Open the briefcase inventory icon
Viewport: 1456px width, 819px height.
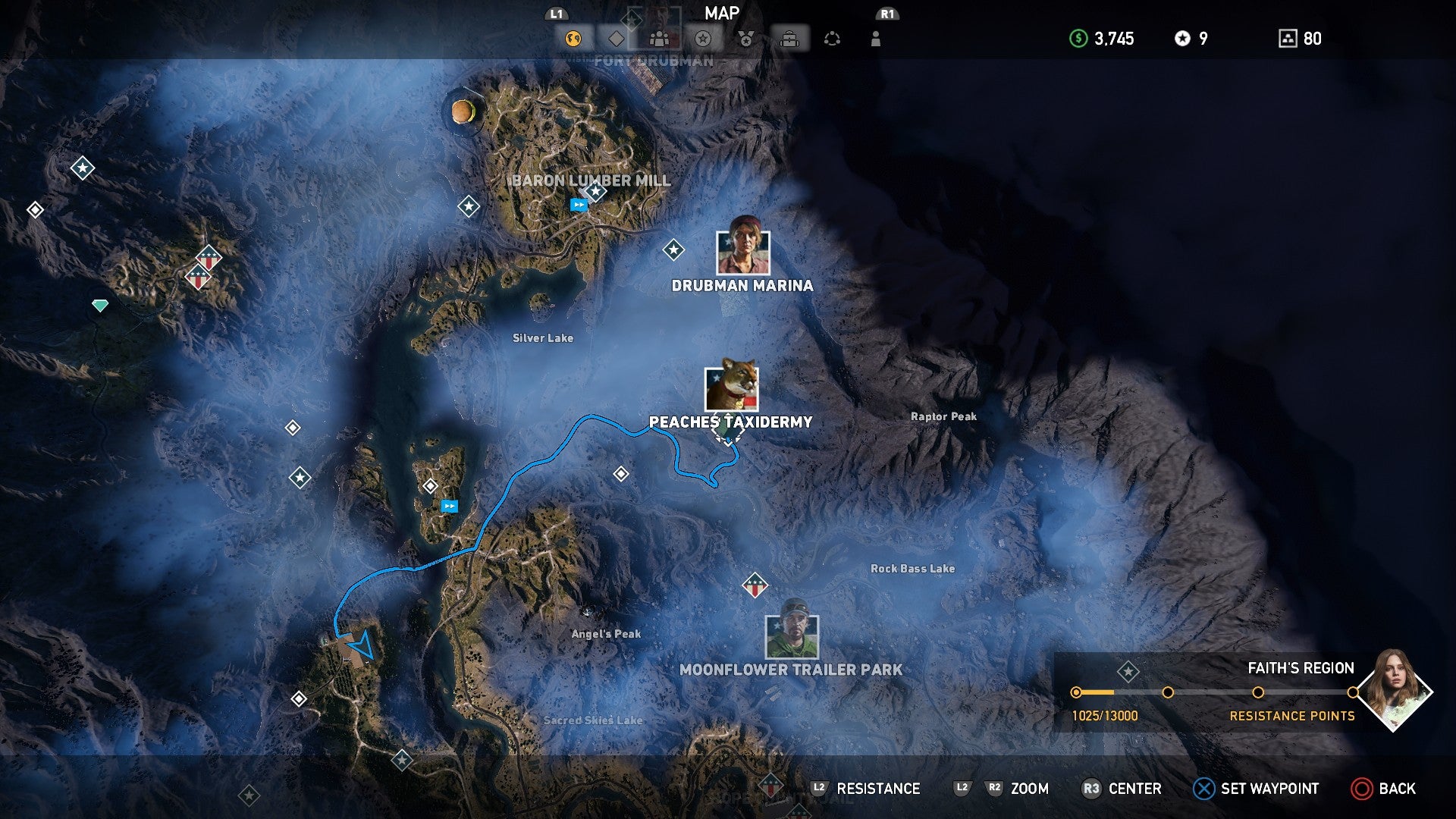(789, 38)
